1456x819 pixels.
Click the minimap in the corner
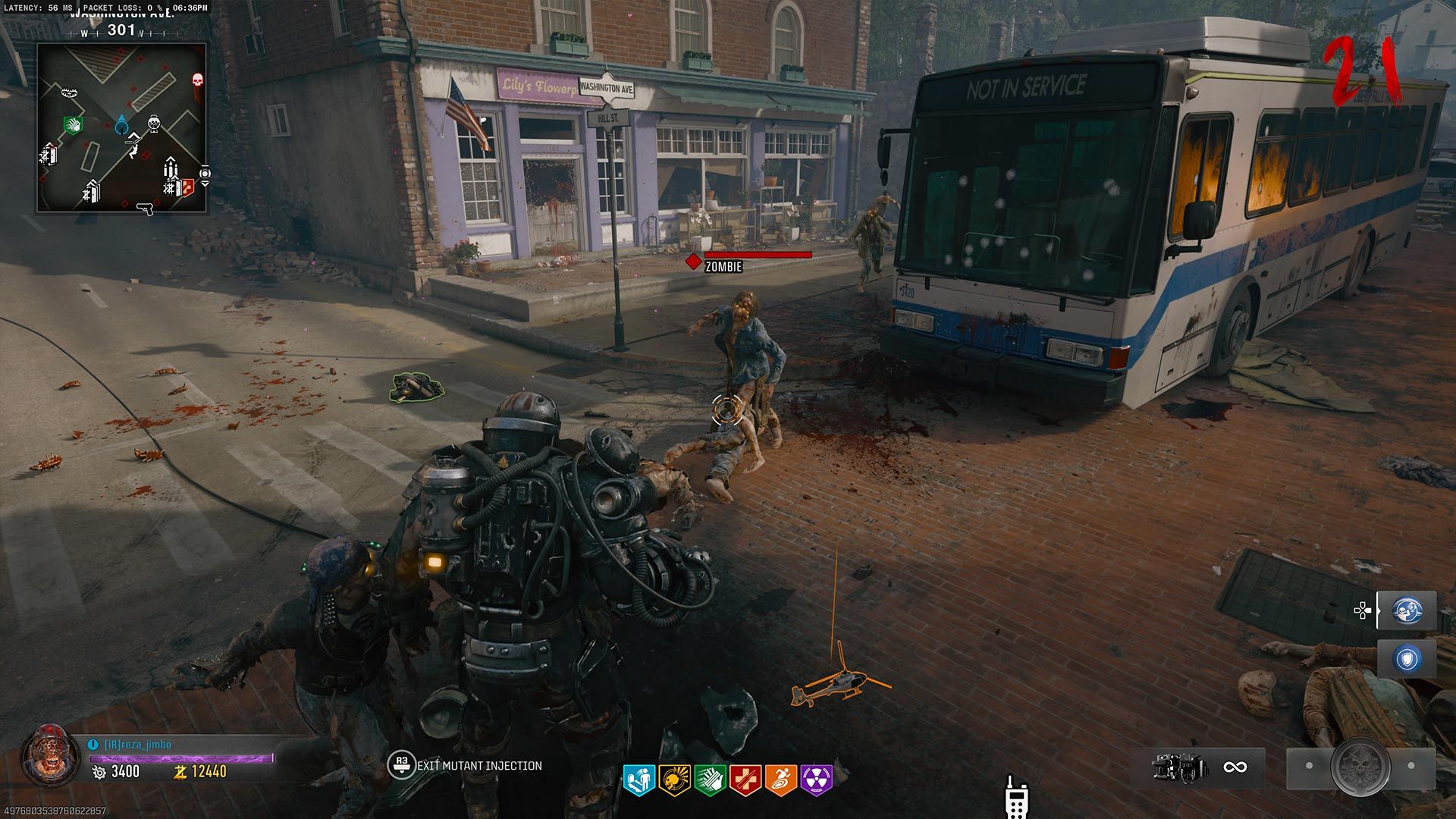pyautogui.click(x=121, y=127)
